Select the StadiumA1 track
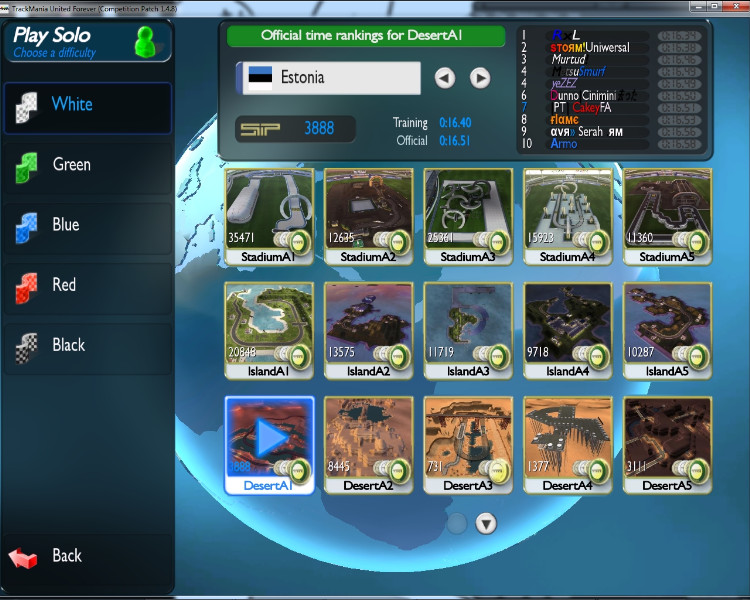750x600 pixels. pos(269,214)
